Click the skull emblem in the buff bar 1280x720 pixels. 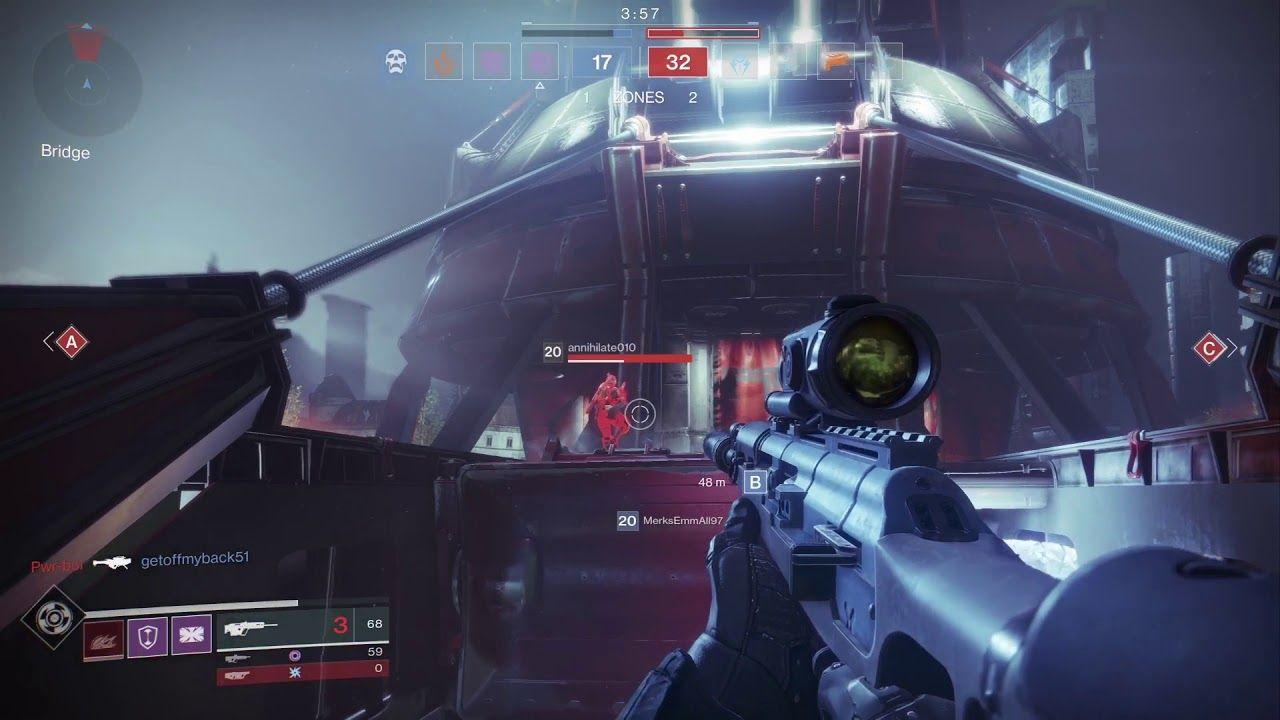tap(395, 62)
